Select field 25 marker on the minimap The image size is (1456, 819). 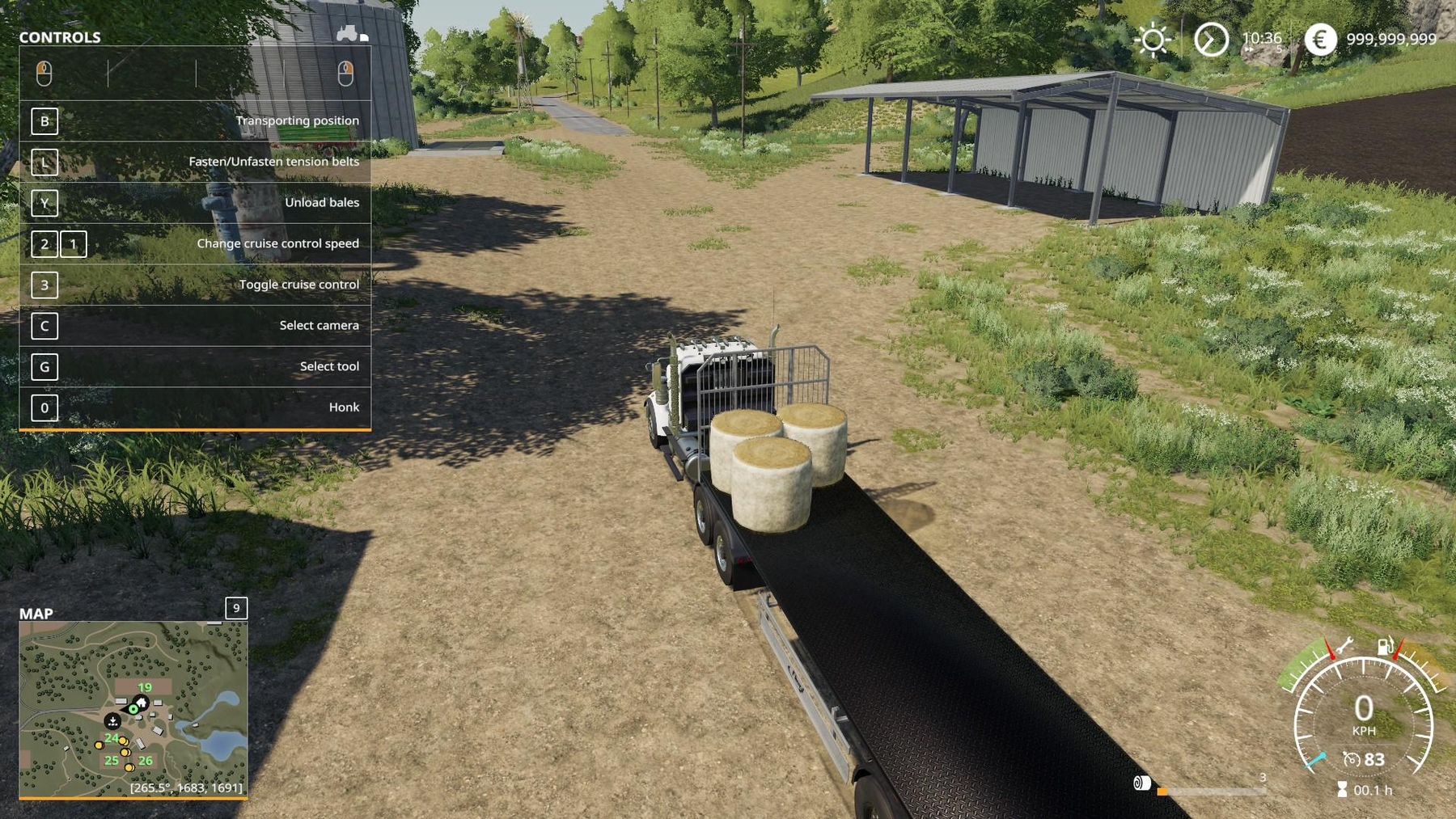pyautogui.click(x=112, y=761)
